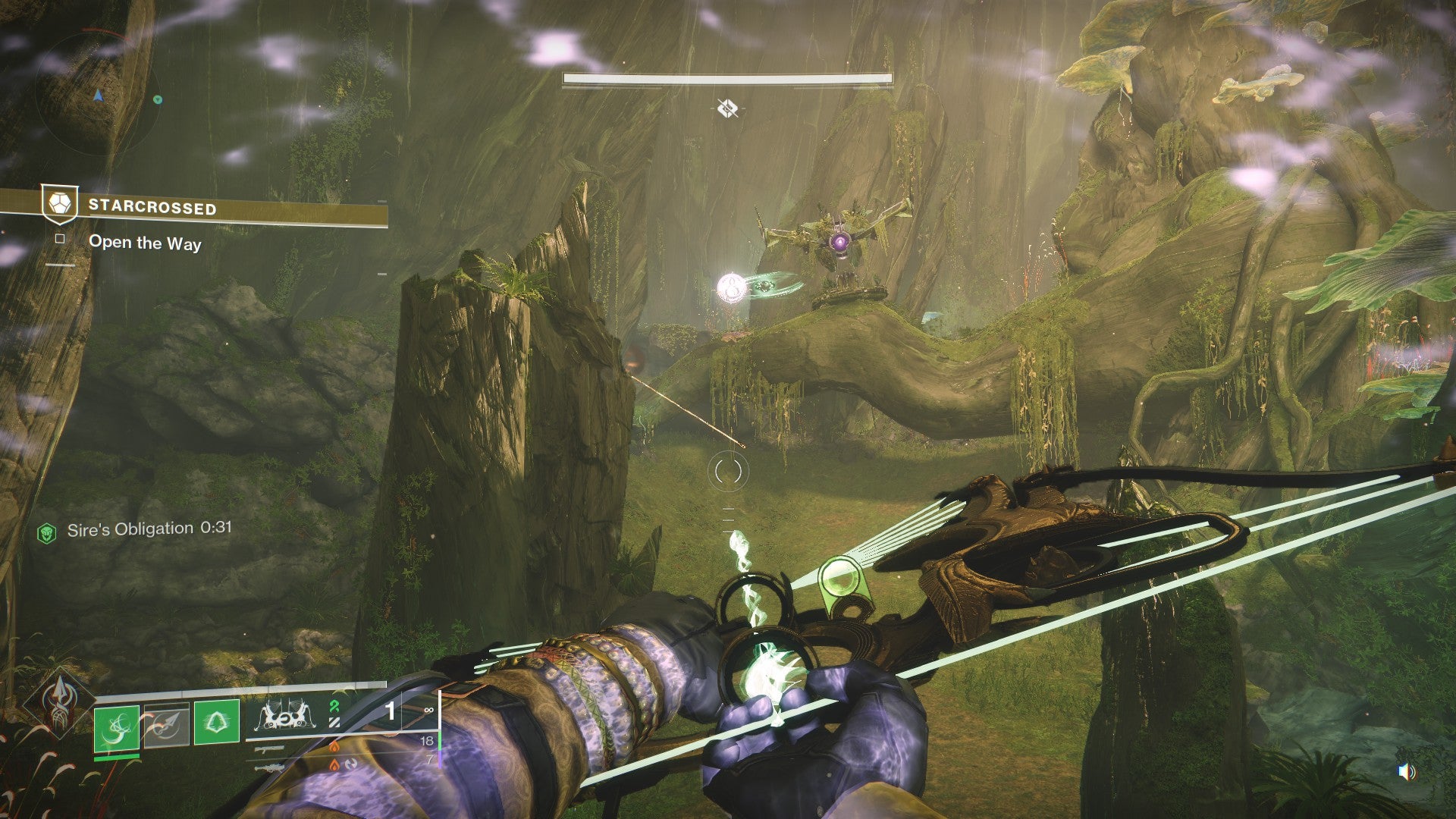Click the circular radar minimap
The height and width of the screenshot is (819, 1456).
[x=97, y=95]
